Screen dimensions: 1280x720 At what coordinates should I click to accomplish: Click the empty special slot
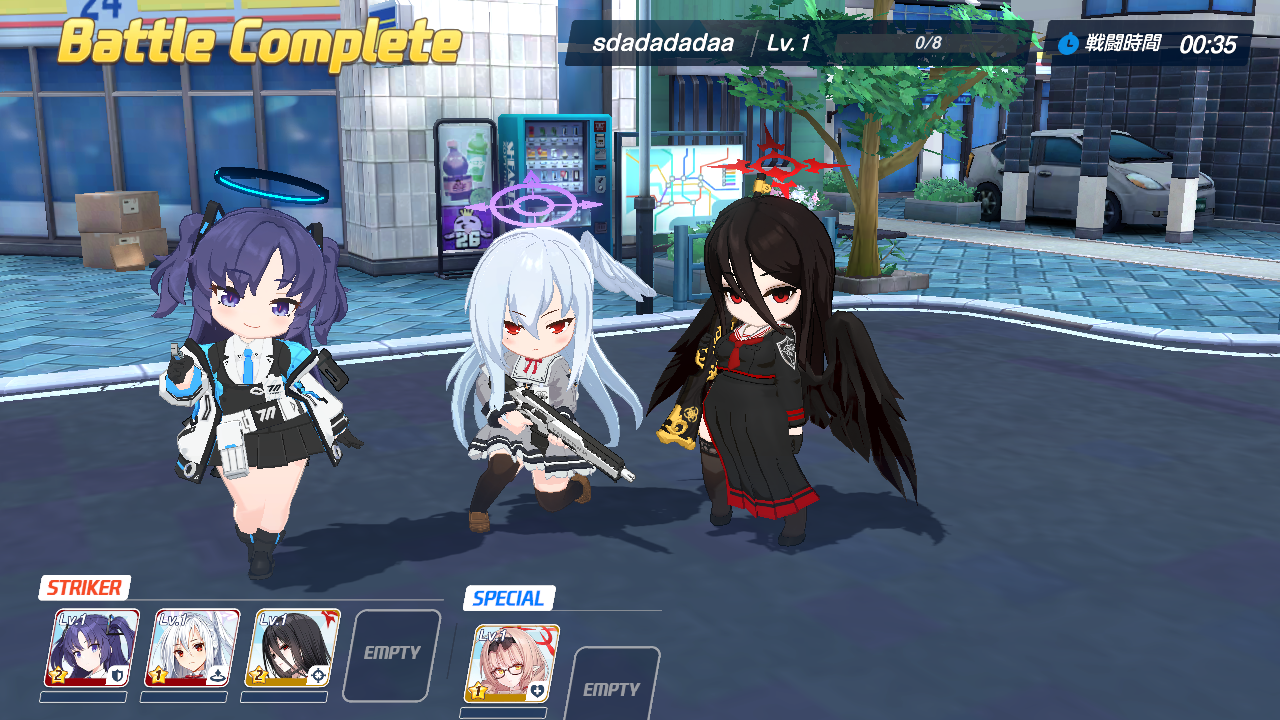(612, 686)
